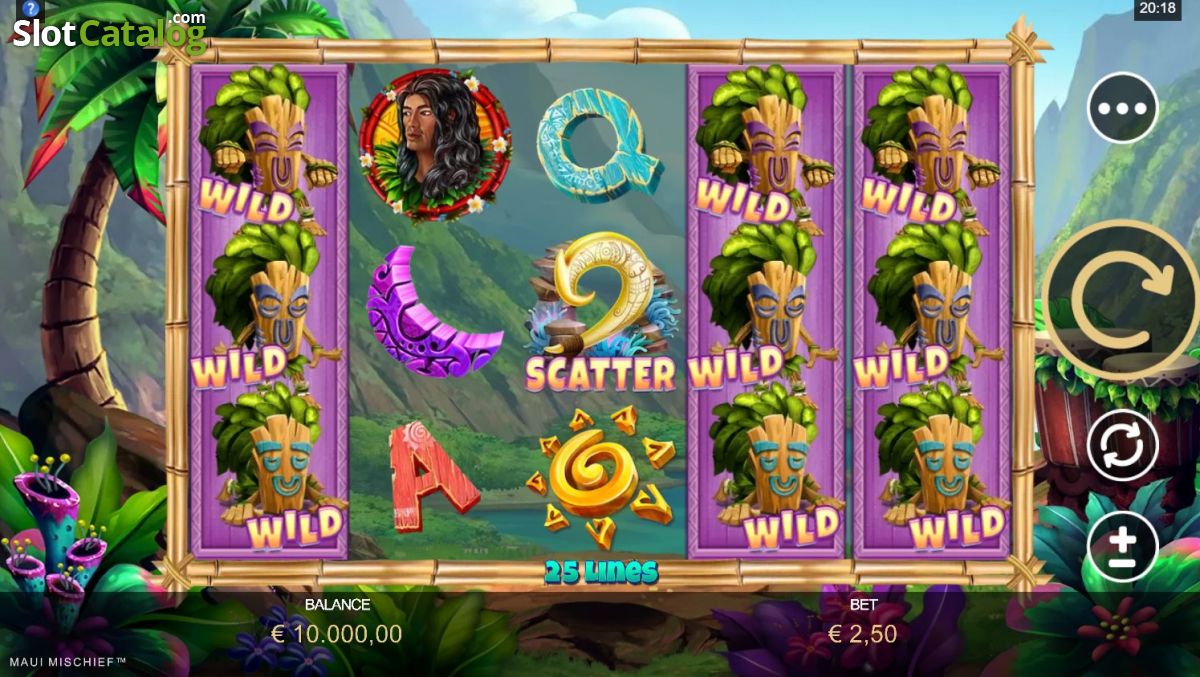Spin the reels with the large arrow button
1200x677 pixels.
pos(1120,298)
